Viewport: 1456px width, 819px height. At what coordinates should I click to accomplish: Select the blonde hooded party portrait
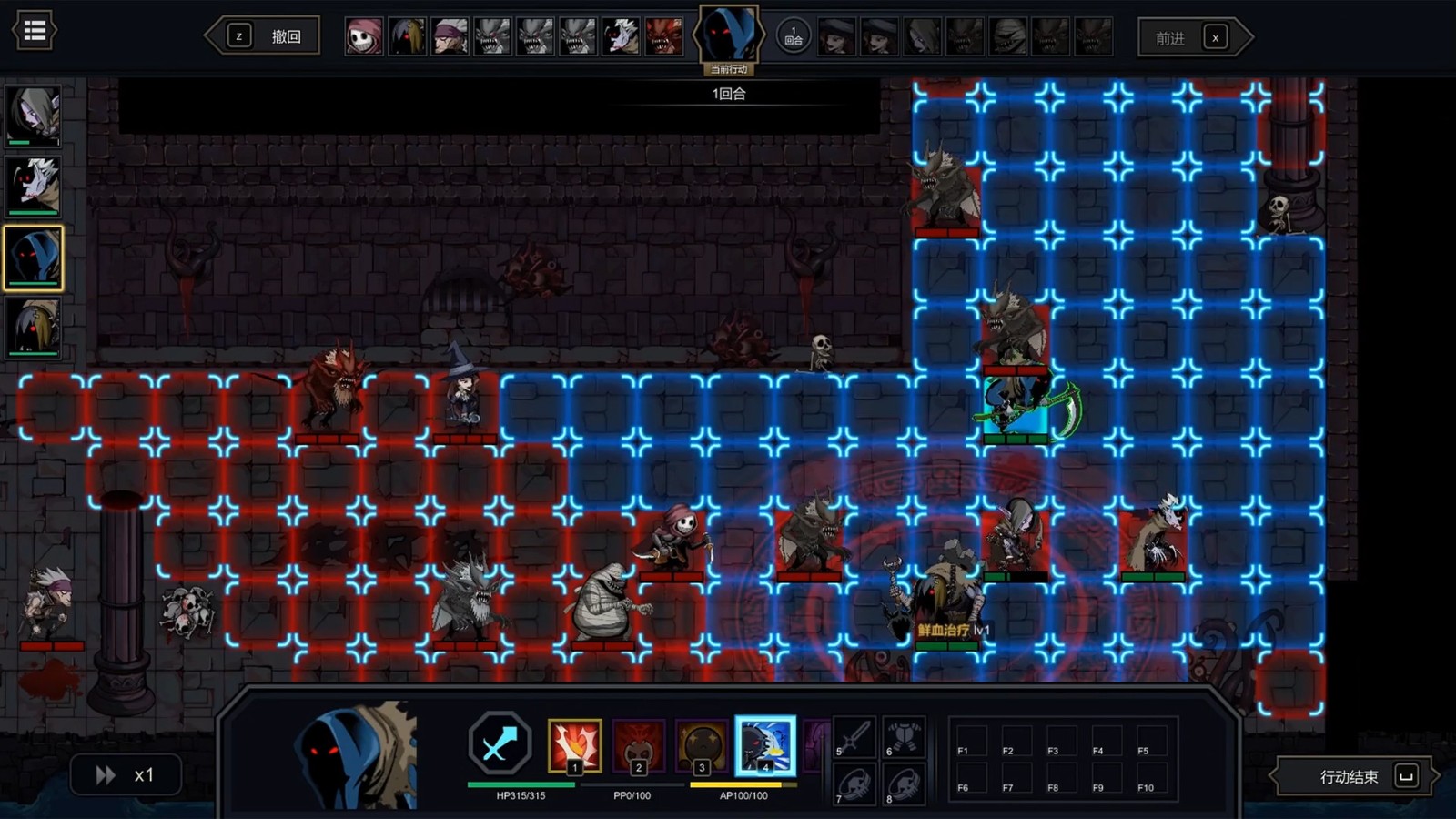click(x=34, y=327)
